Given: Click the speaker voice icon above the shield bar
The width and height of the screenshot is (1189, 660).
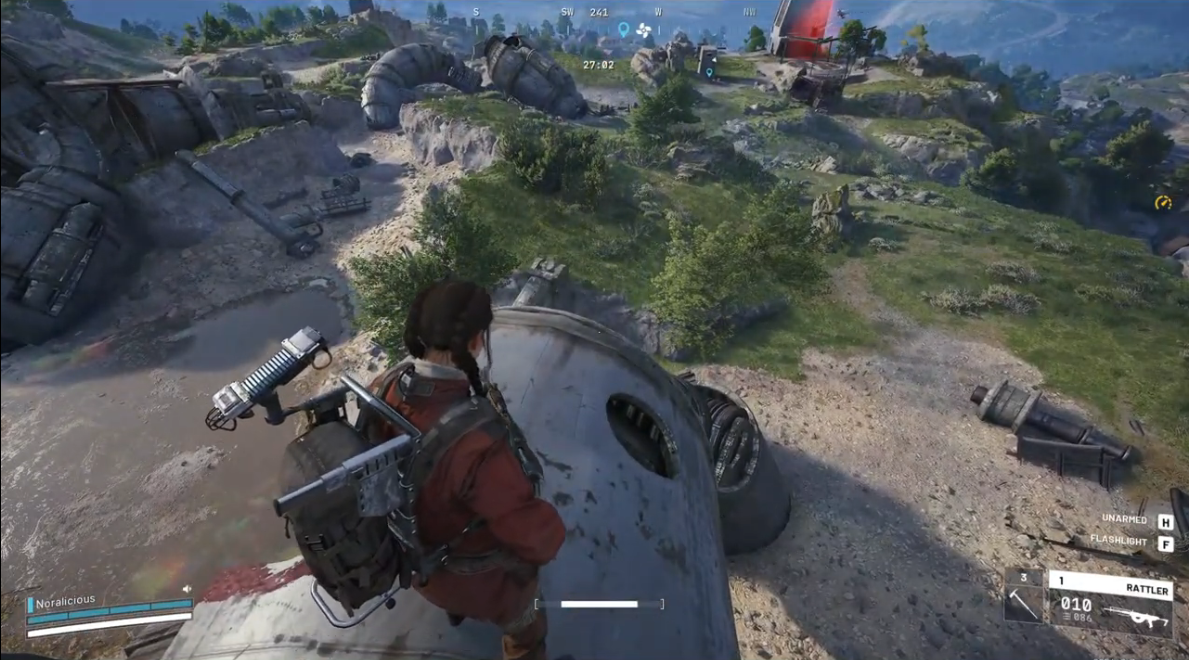Looking at the screenshot, I should pos(187,590).
